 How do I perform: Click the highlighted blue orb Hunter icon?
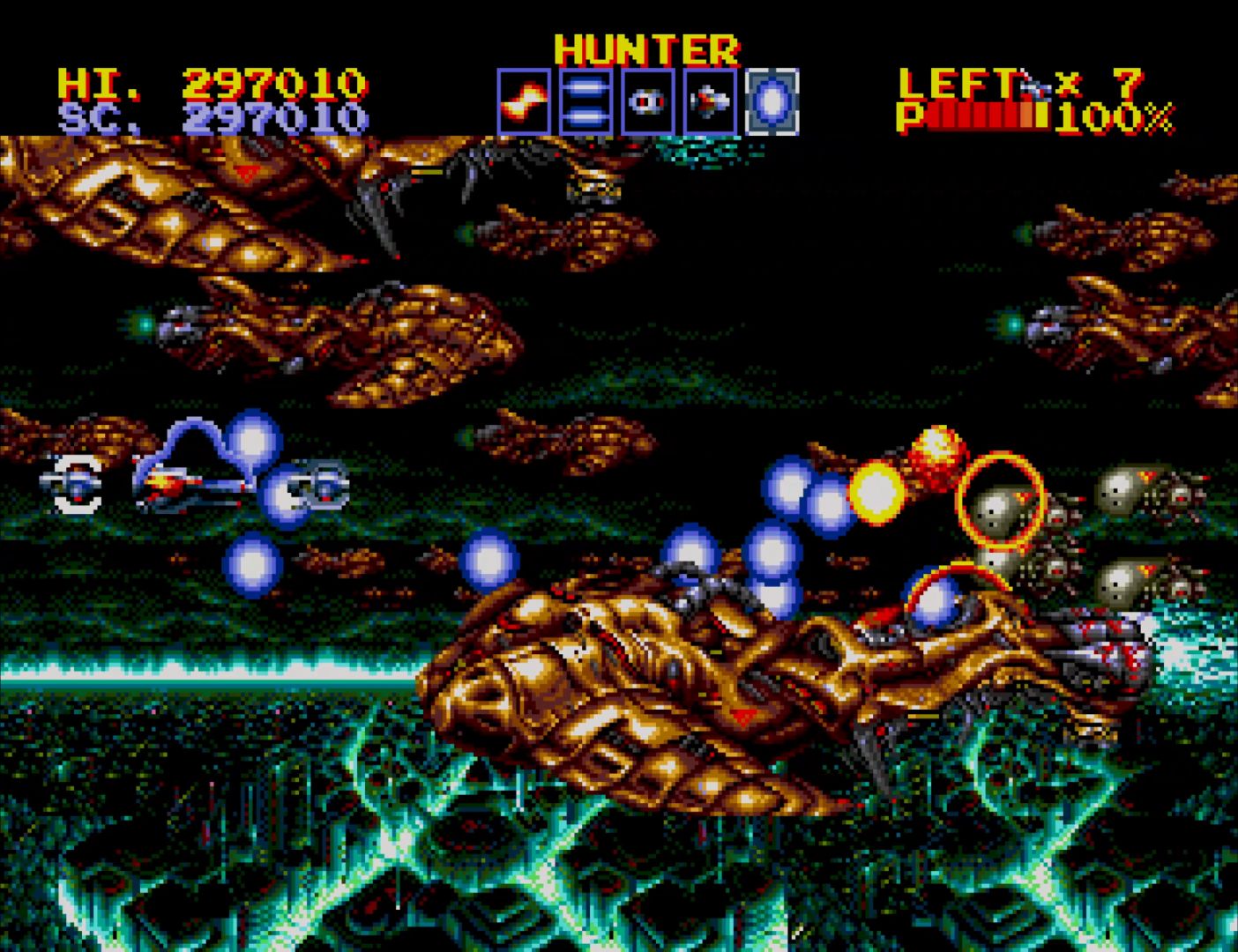pos(772,102)
